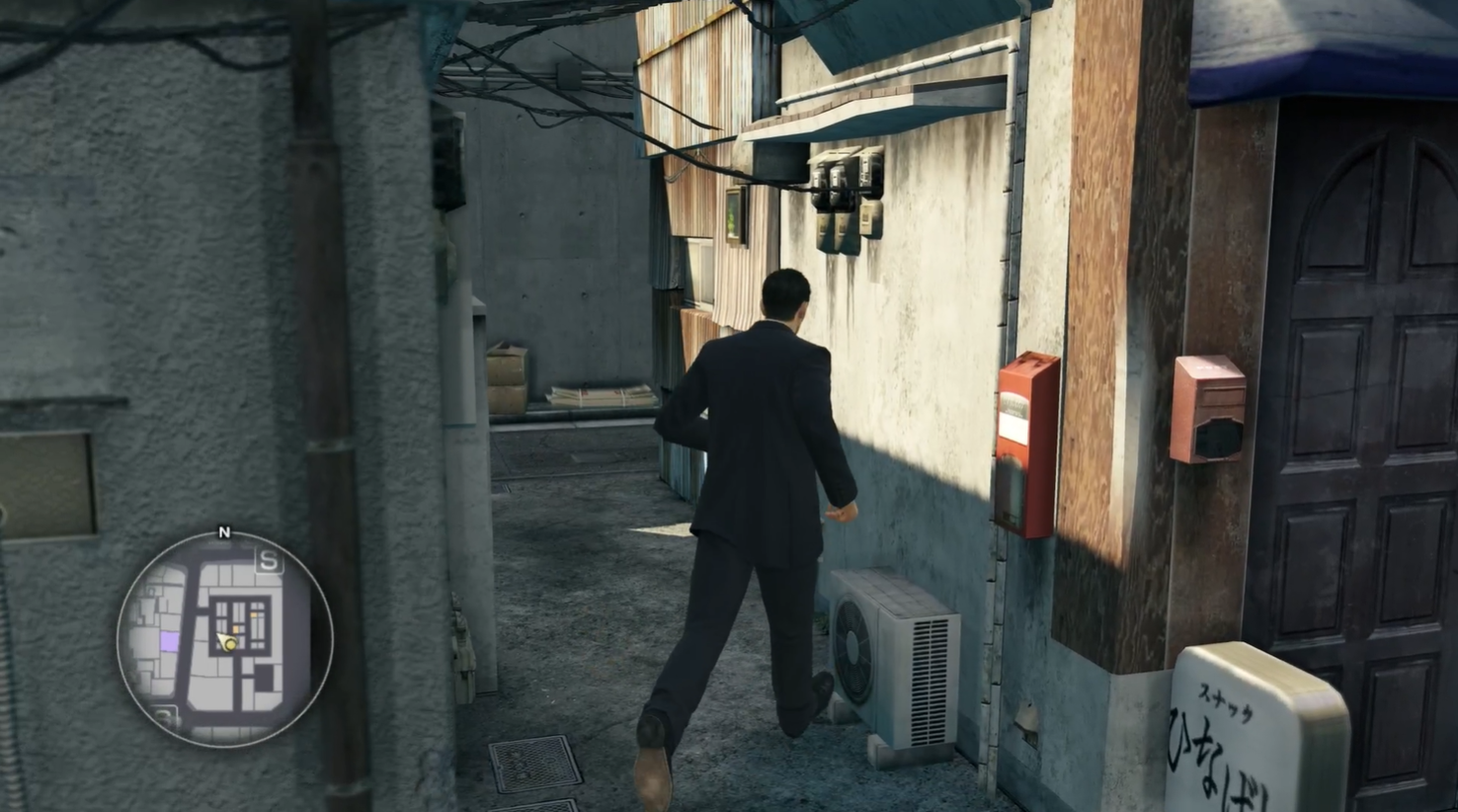This screenshot has width=1458, height=812.
Task: Click the purple highlighted building on minimap
Action: (x=169, y=639)
